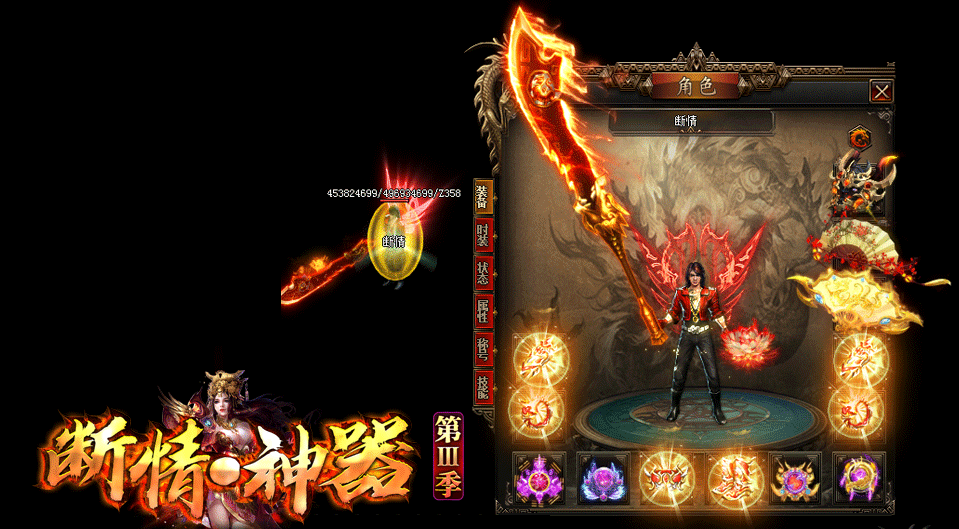Select the gold-framed purple gem slot

[796, 478]
